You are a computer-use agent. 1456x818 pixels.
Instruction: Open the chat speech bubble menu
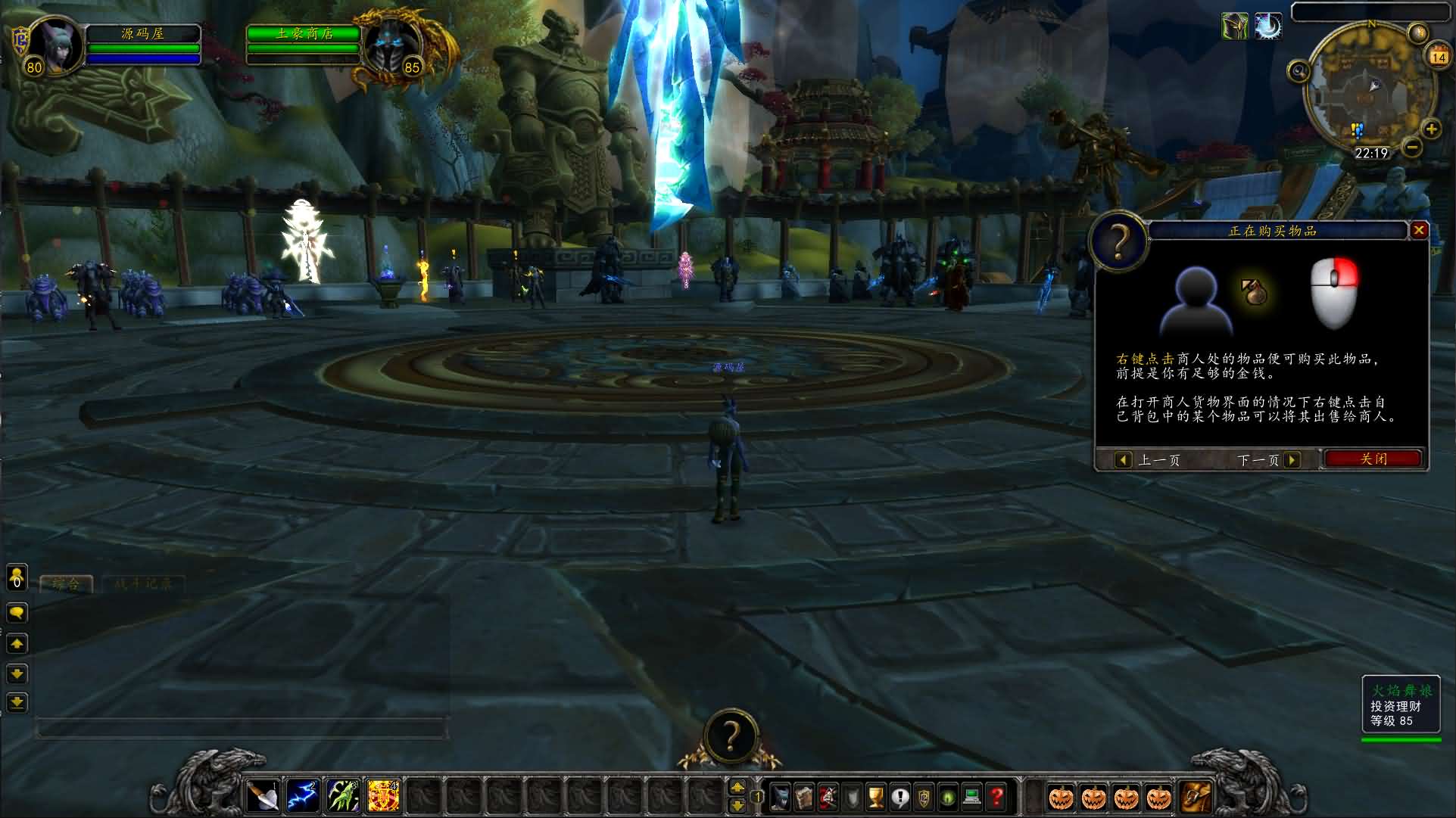[x=17, y=612]
